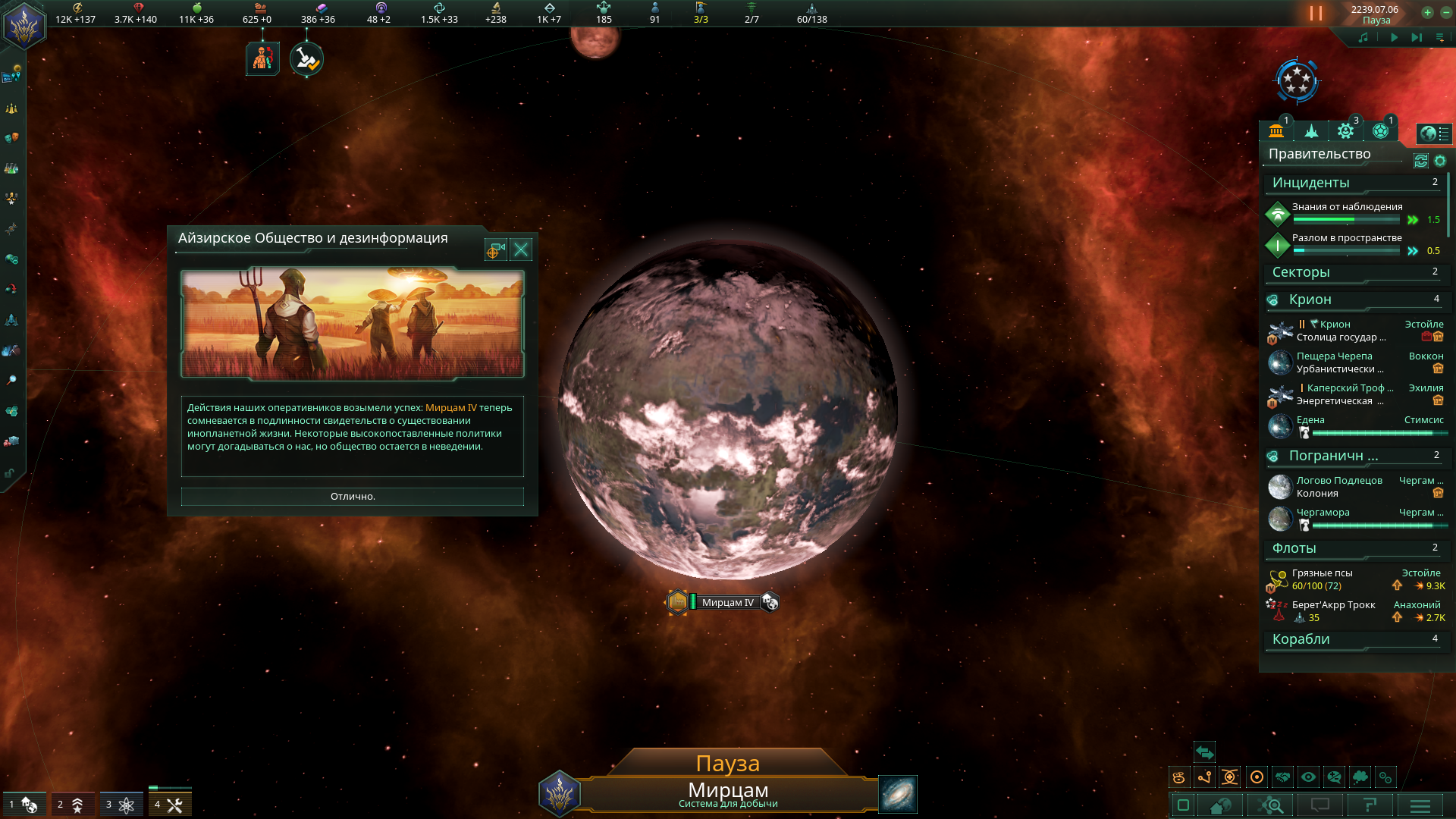Increase game speed with the plus button
Viewport: 1456px width, 819px height.
click(x=1427, y=12)
